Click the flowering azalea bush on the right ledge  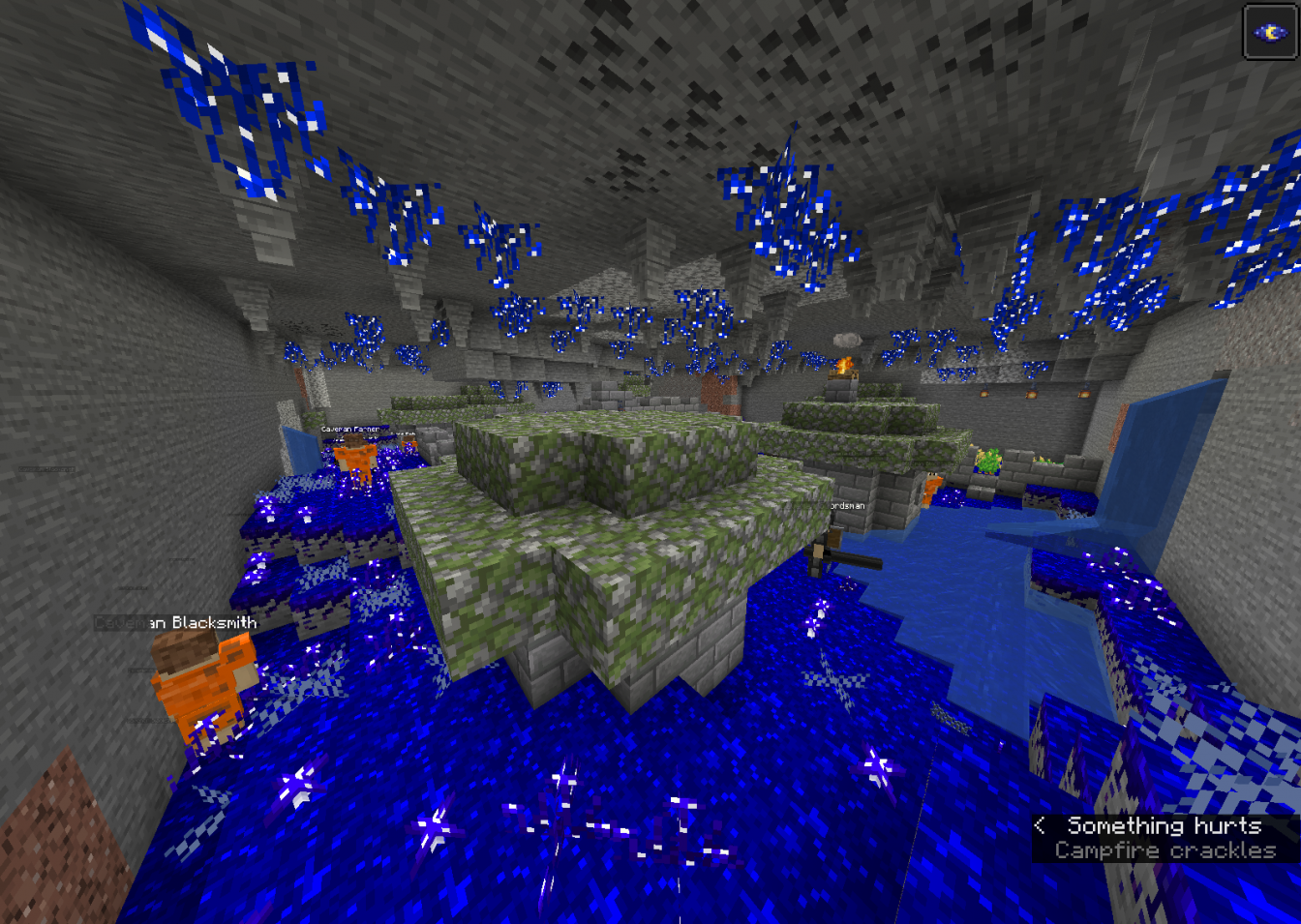tap(989, 462)
